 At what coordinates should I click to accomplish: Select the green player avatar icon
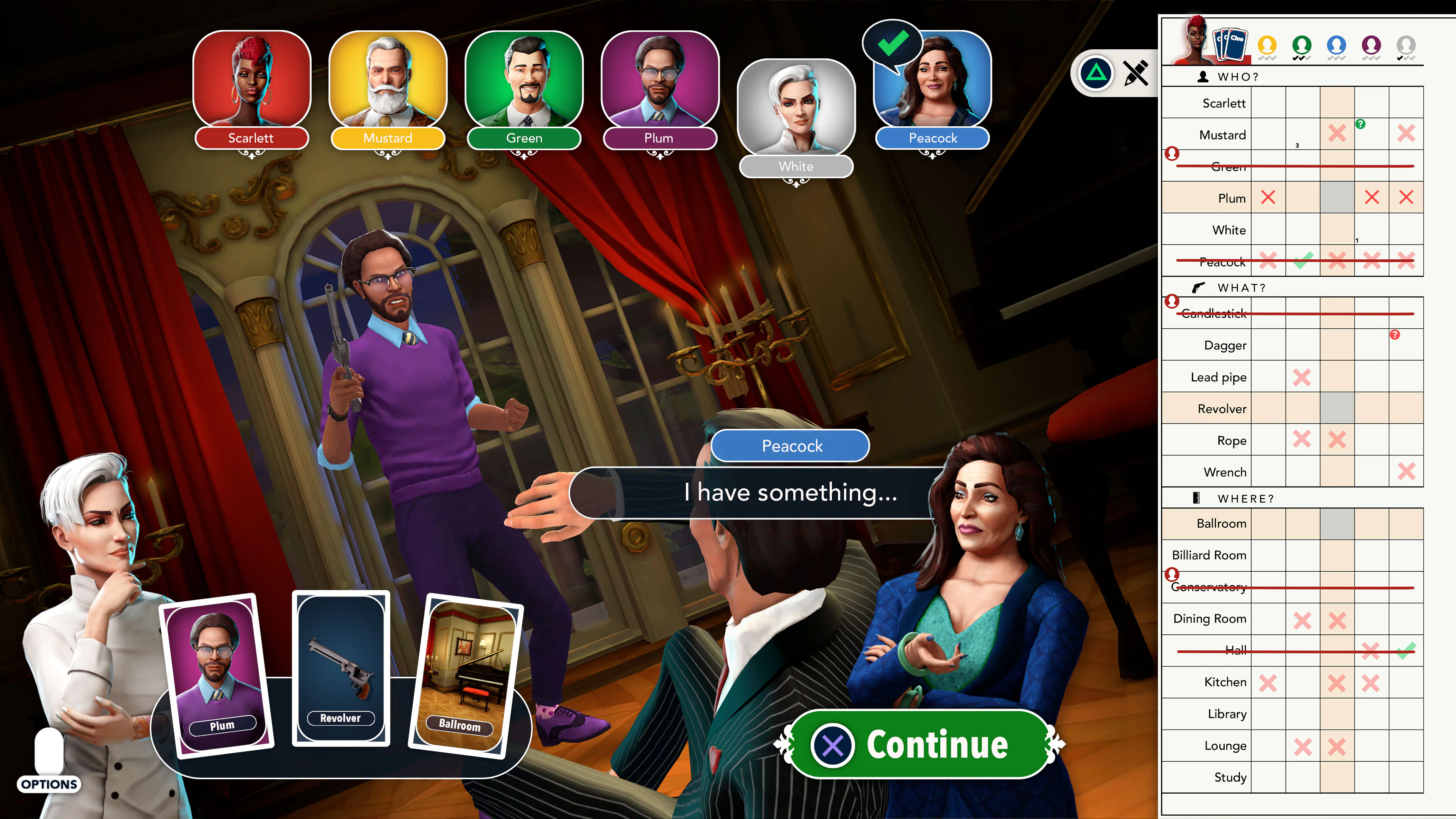[x=1302, y=45]
